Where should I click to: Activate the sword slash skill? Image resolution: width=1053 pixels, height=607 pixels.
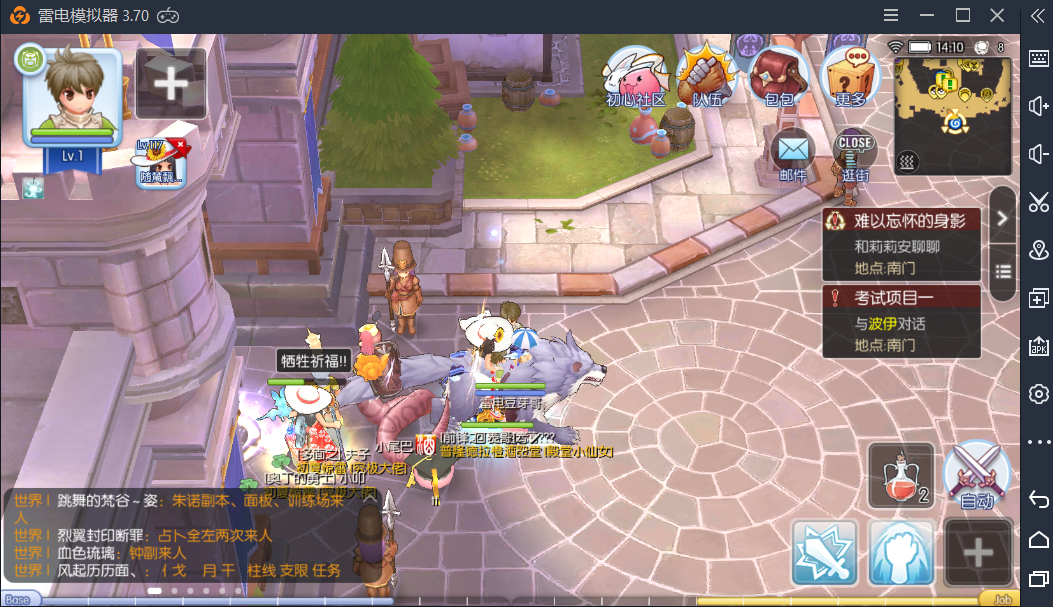tap(825, 551)
